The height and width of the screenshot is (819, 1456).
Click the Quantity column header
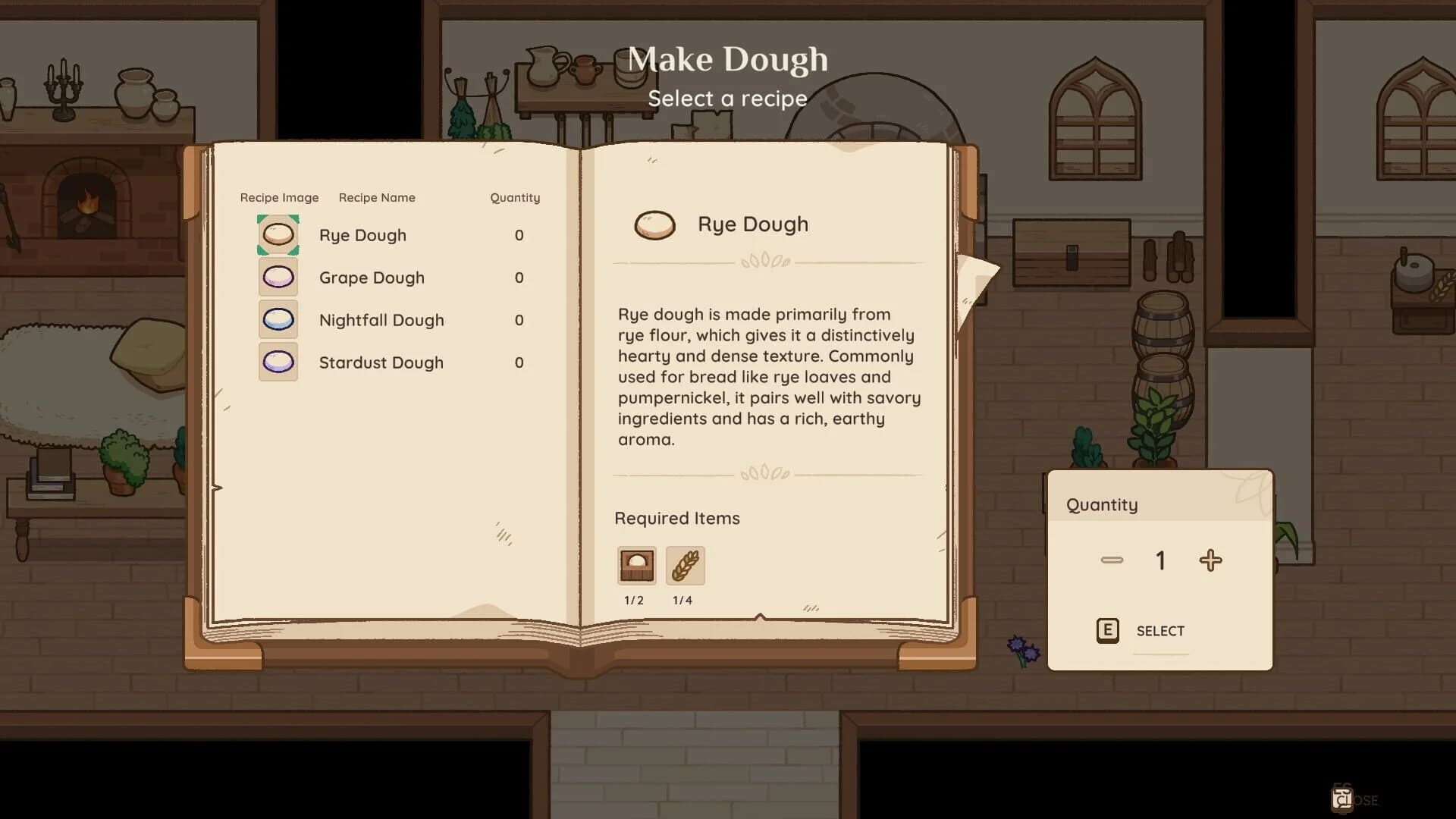tap(515, 197)
